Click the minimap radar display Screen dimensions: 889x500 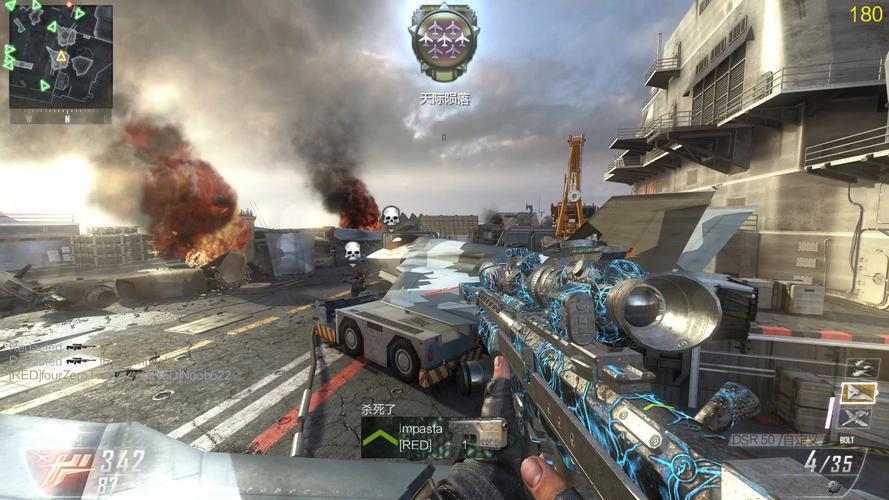tap(61, 57)
